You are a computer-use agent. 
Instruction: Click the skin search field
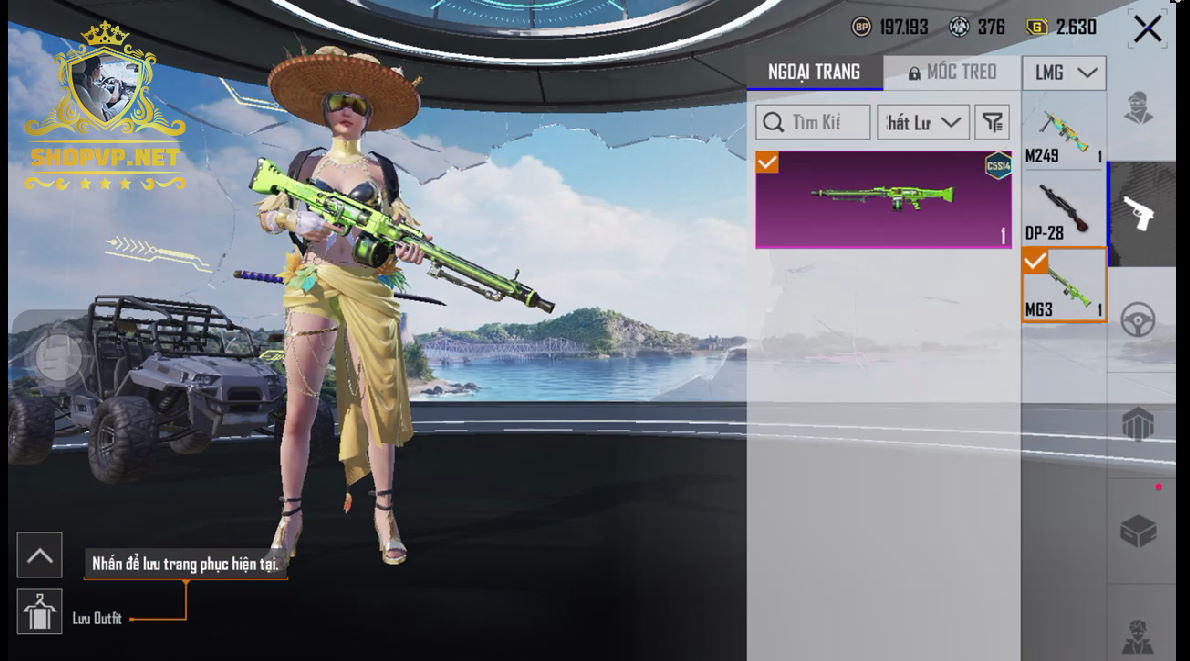coord(813,122)
